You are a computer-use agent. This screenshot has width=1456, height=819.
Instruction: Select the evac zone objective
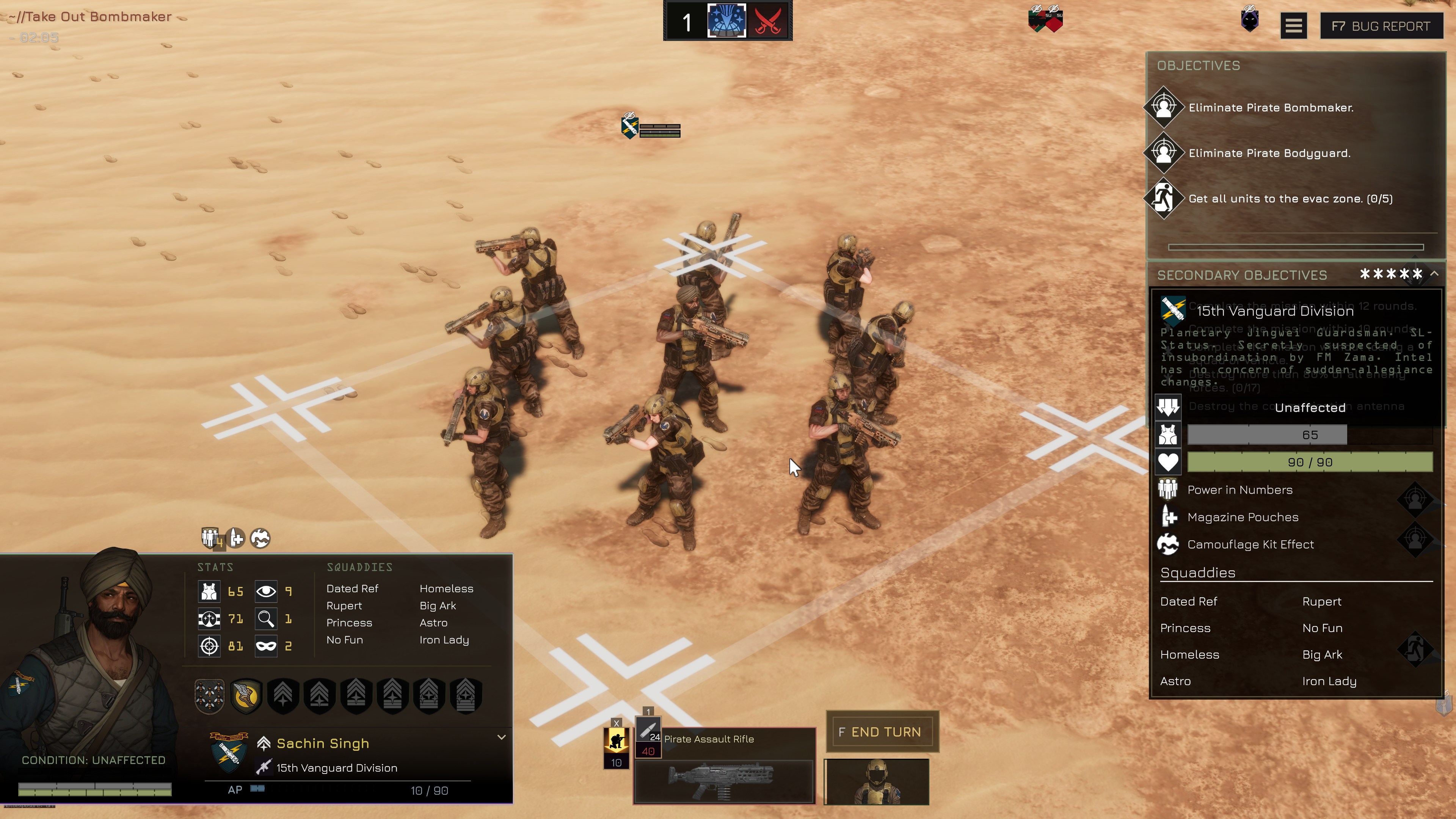coord(1290,199)
